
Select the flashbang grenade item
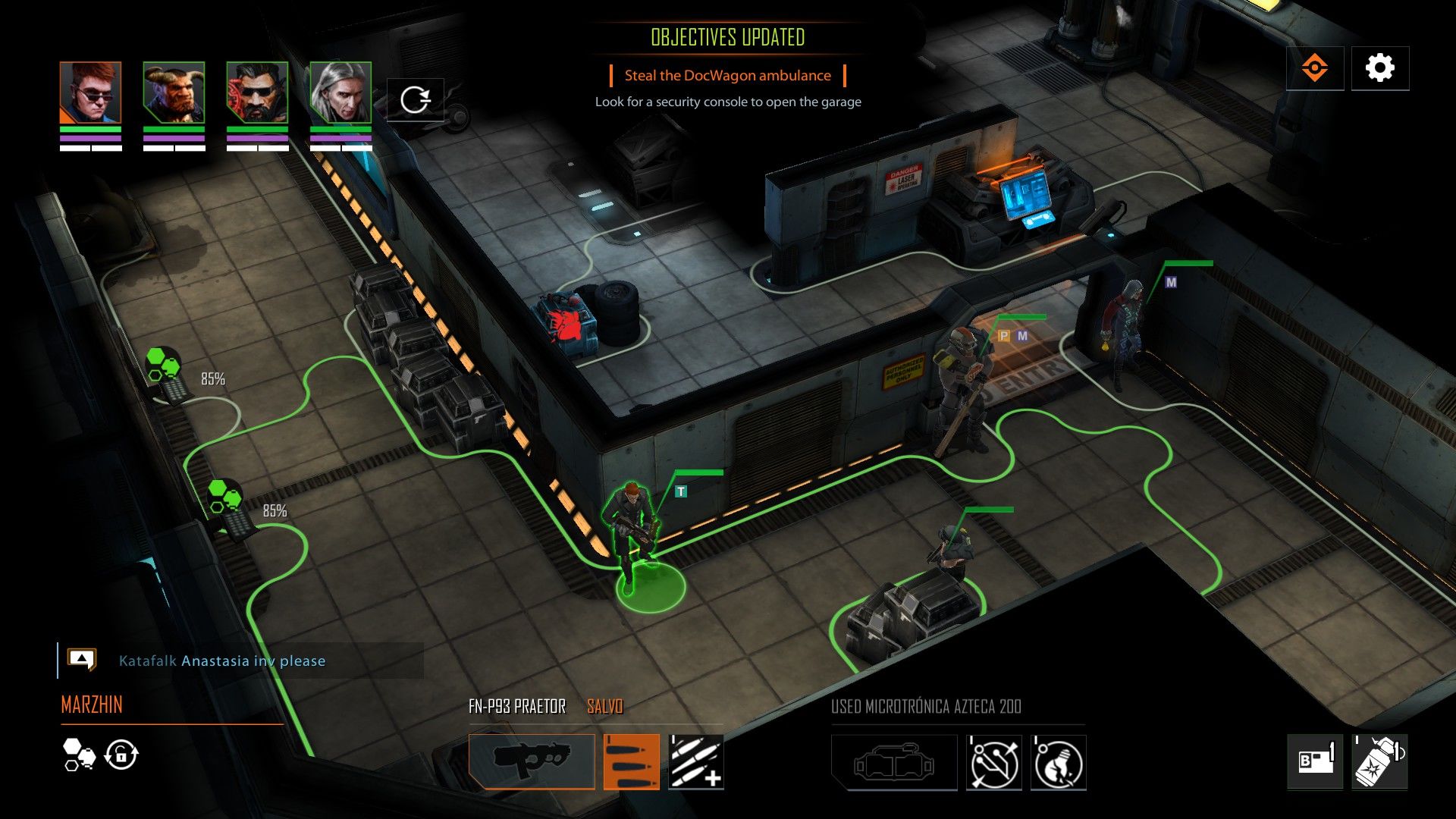[x=1379, y=761]
